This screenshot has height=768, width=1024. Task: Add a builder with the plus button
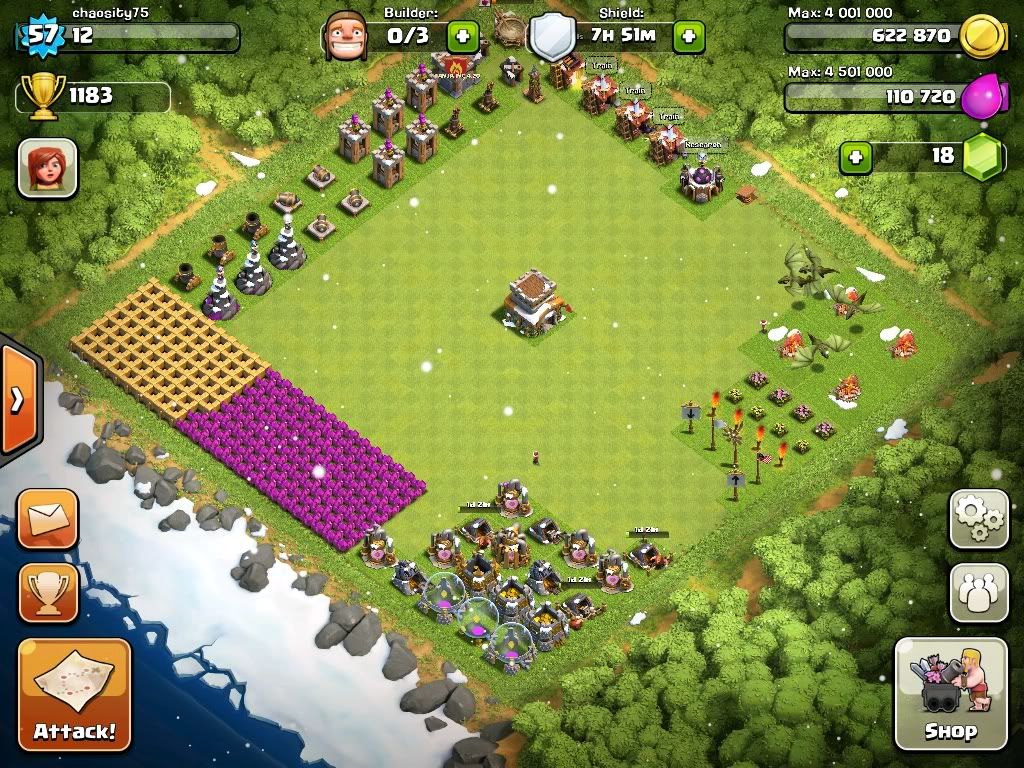click(462, 38)
